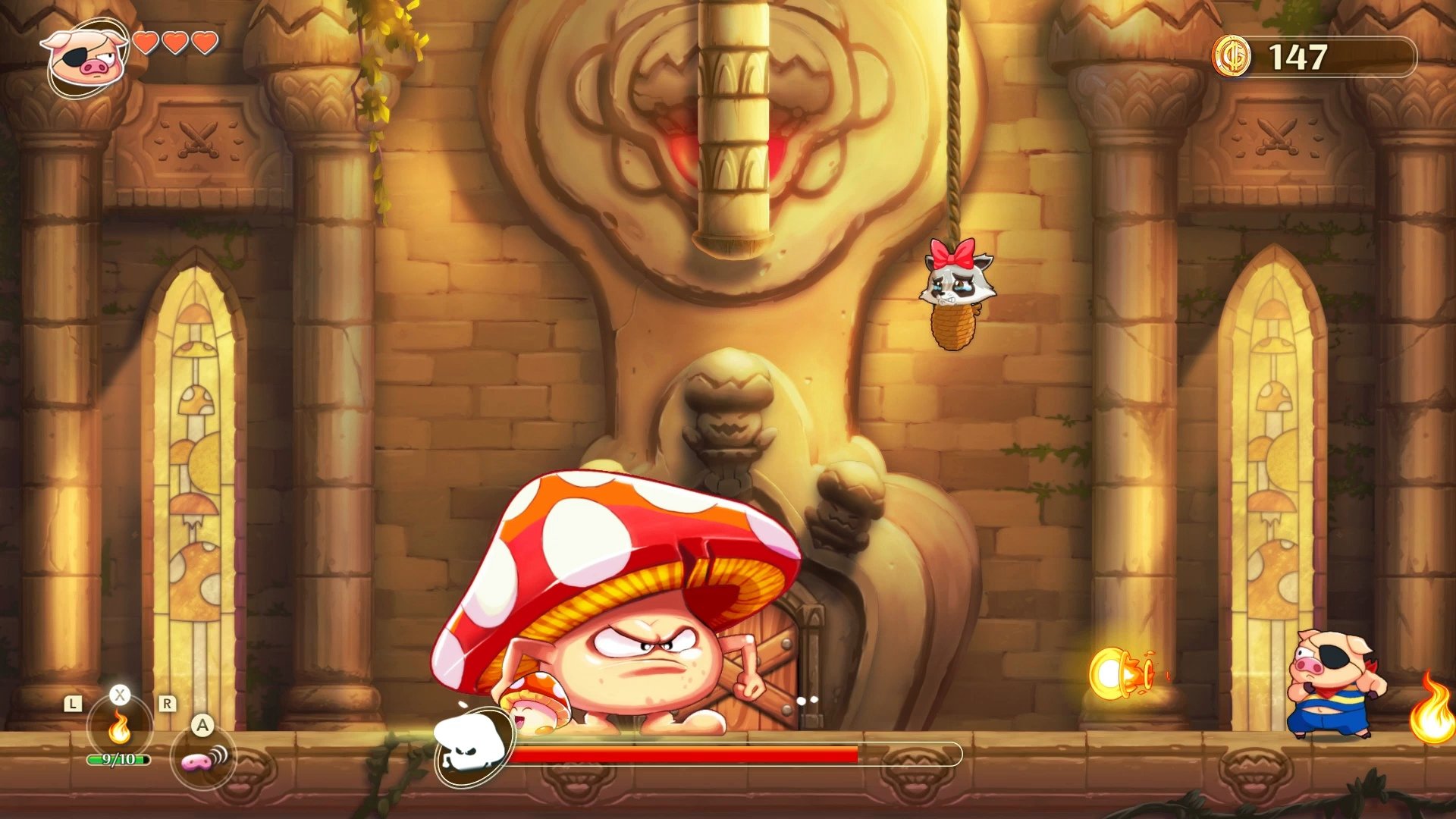Click the first heart in the health display
Viewport: 1456px width, 819px height.
(x=146, y=44)
